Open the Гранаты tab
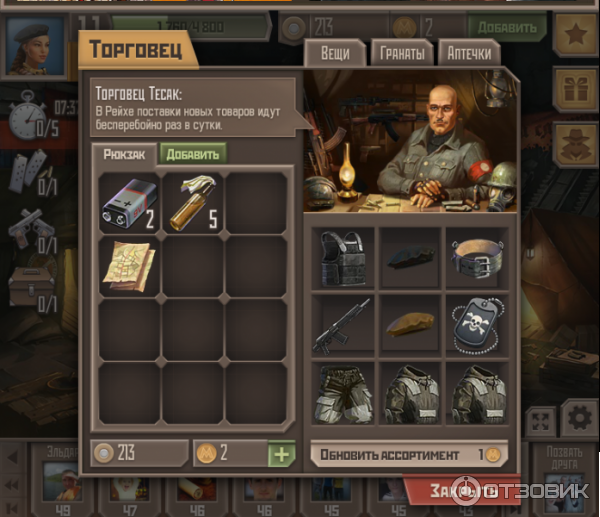The height and width of the screenshot is (517, 600). (402, 53)
